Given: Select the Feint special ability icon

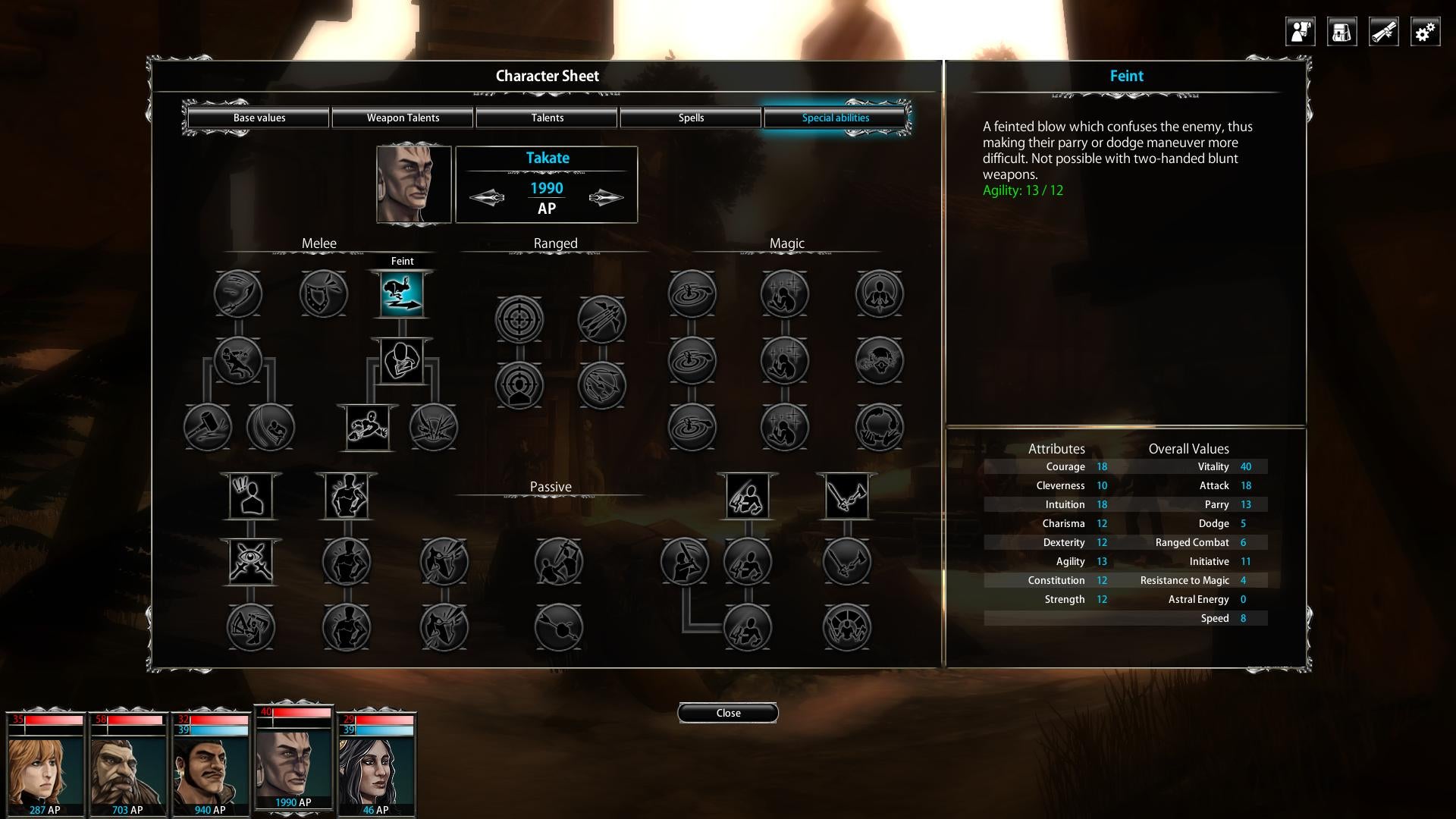Looking at the screenshot, I should 402,294.
